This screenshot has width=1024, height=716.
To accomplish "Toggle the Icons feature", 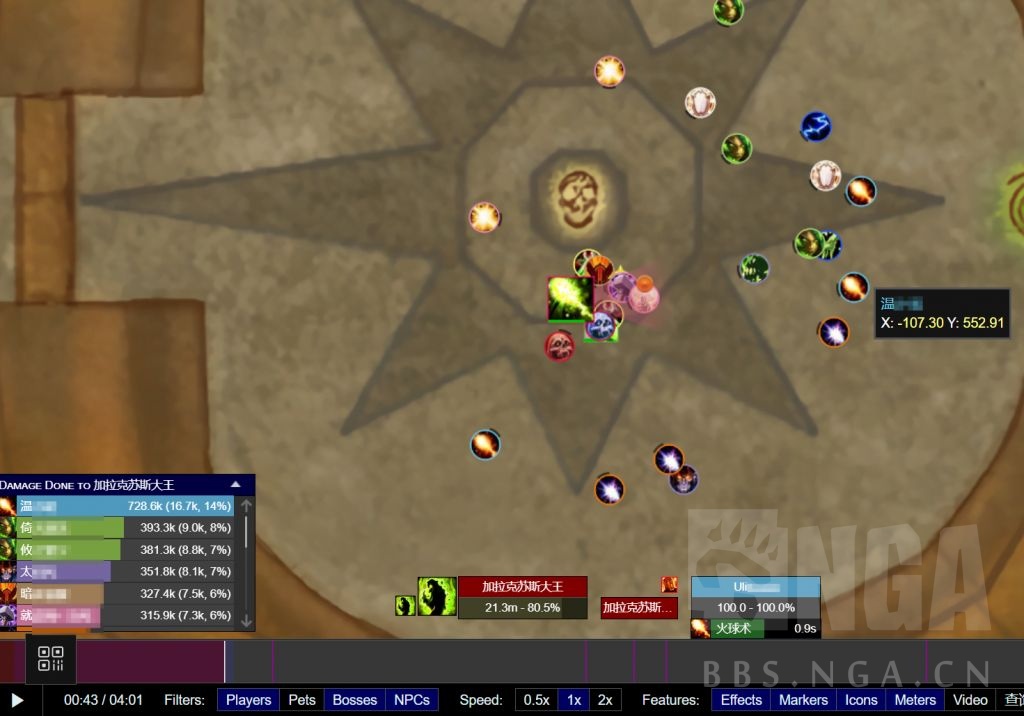I will point(861,700).
